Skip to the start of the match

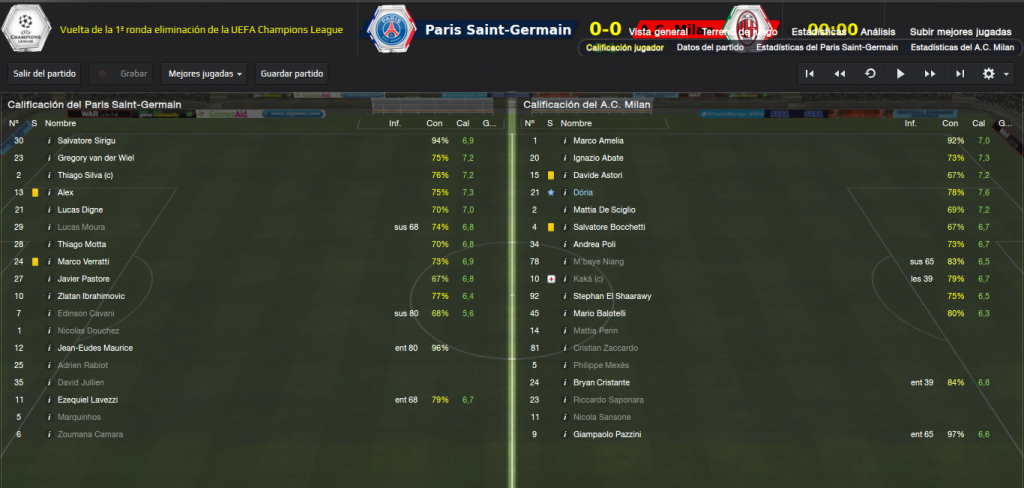pyautogui.click(x=810, y=73)
